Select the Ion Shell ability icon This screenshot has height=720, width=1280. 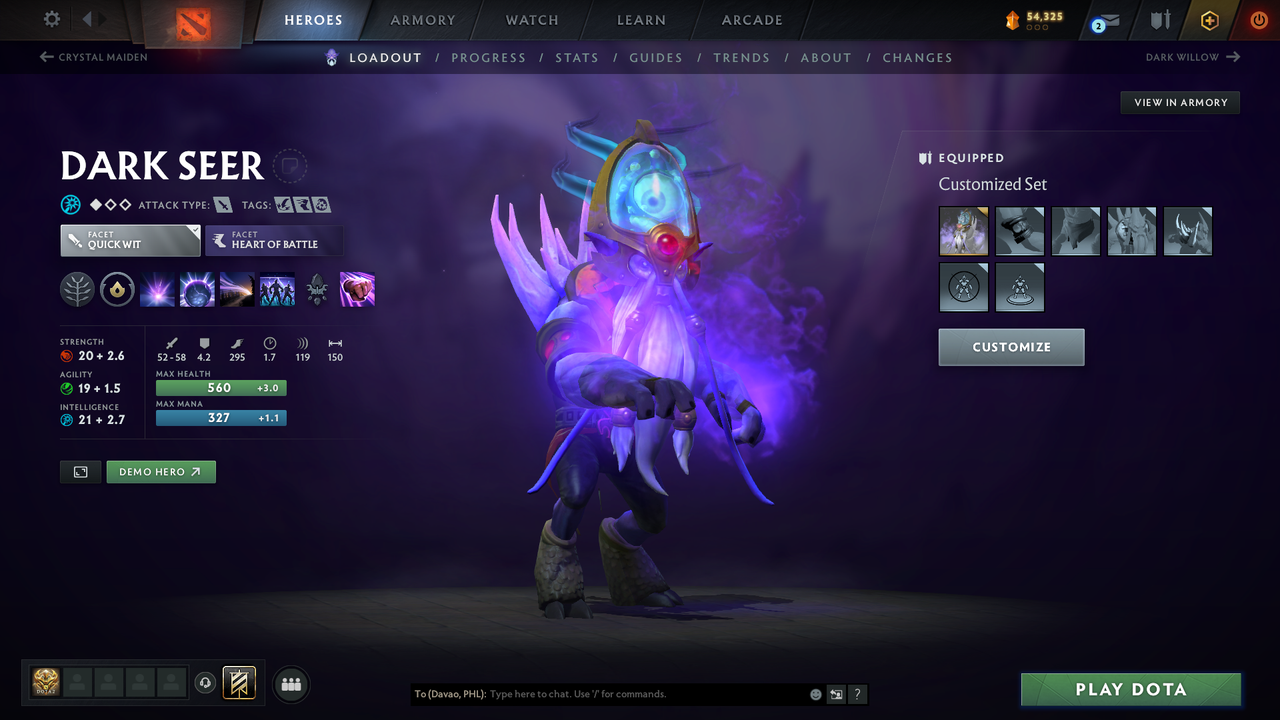coord(197,289)
